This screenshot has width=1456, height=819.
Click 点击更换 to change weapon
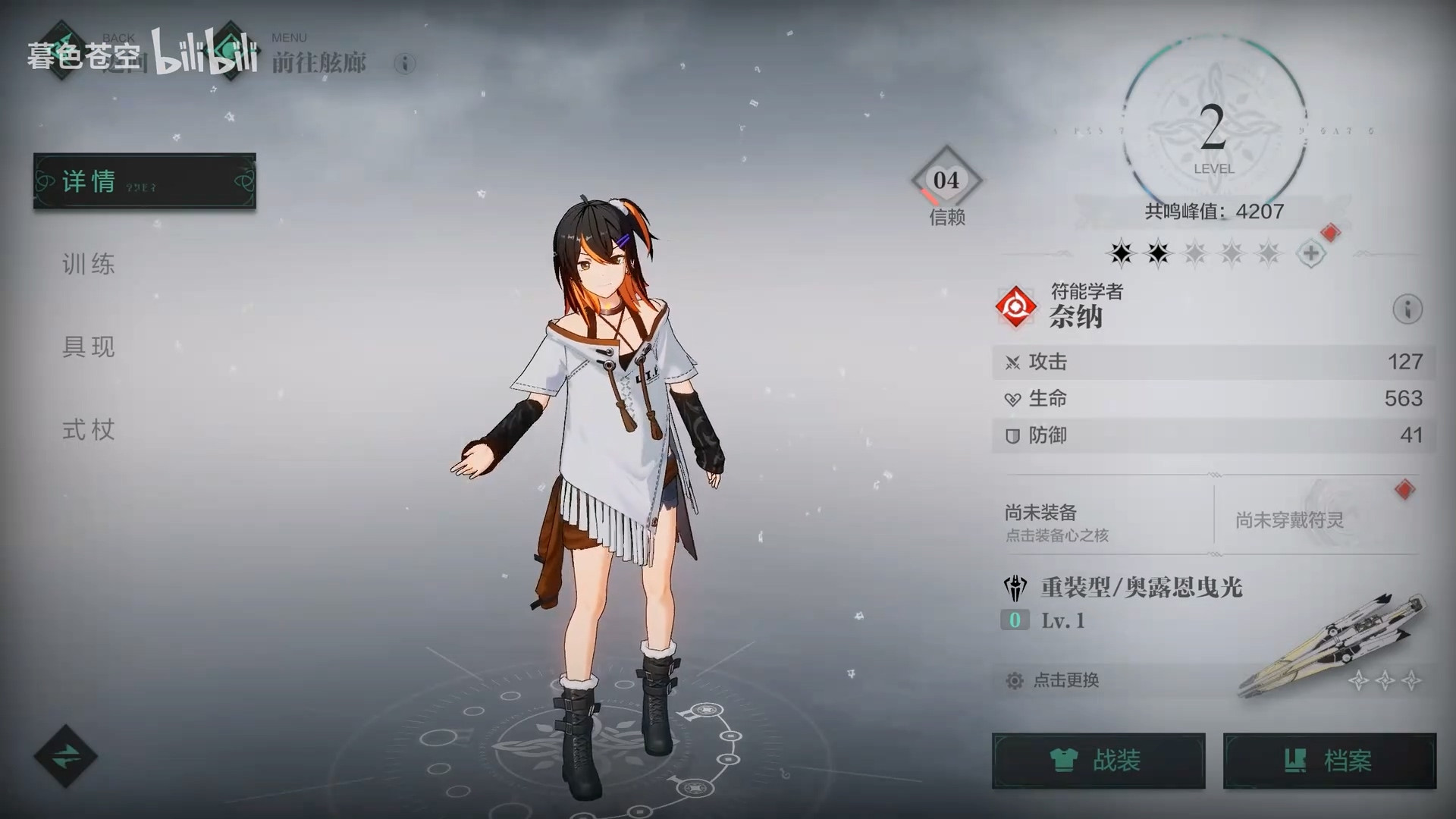point(1065,680)
